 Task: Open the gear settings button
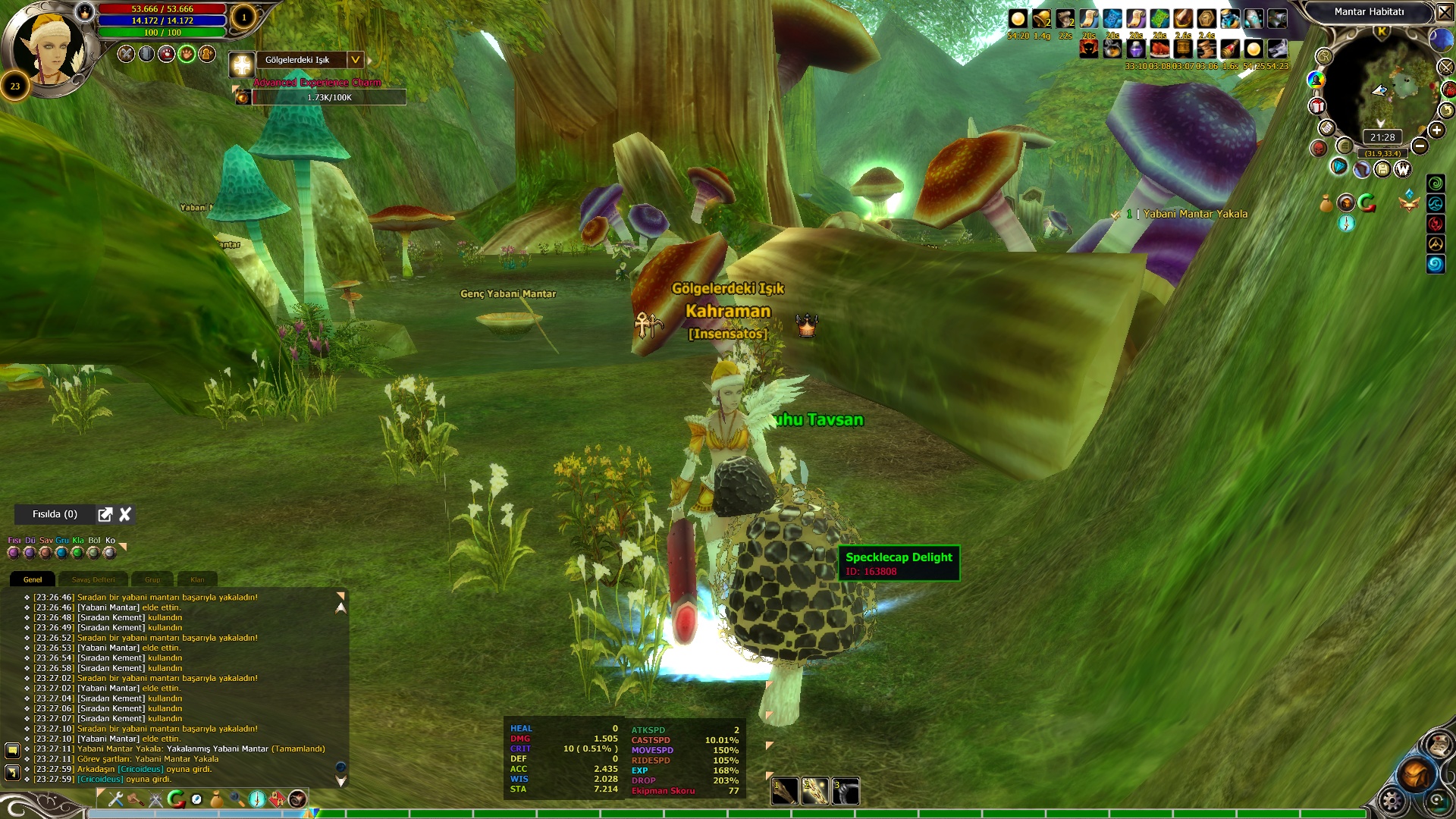pos(1392,800)
